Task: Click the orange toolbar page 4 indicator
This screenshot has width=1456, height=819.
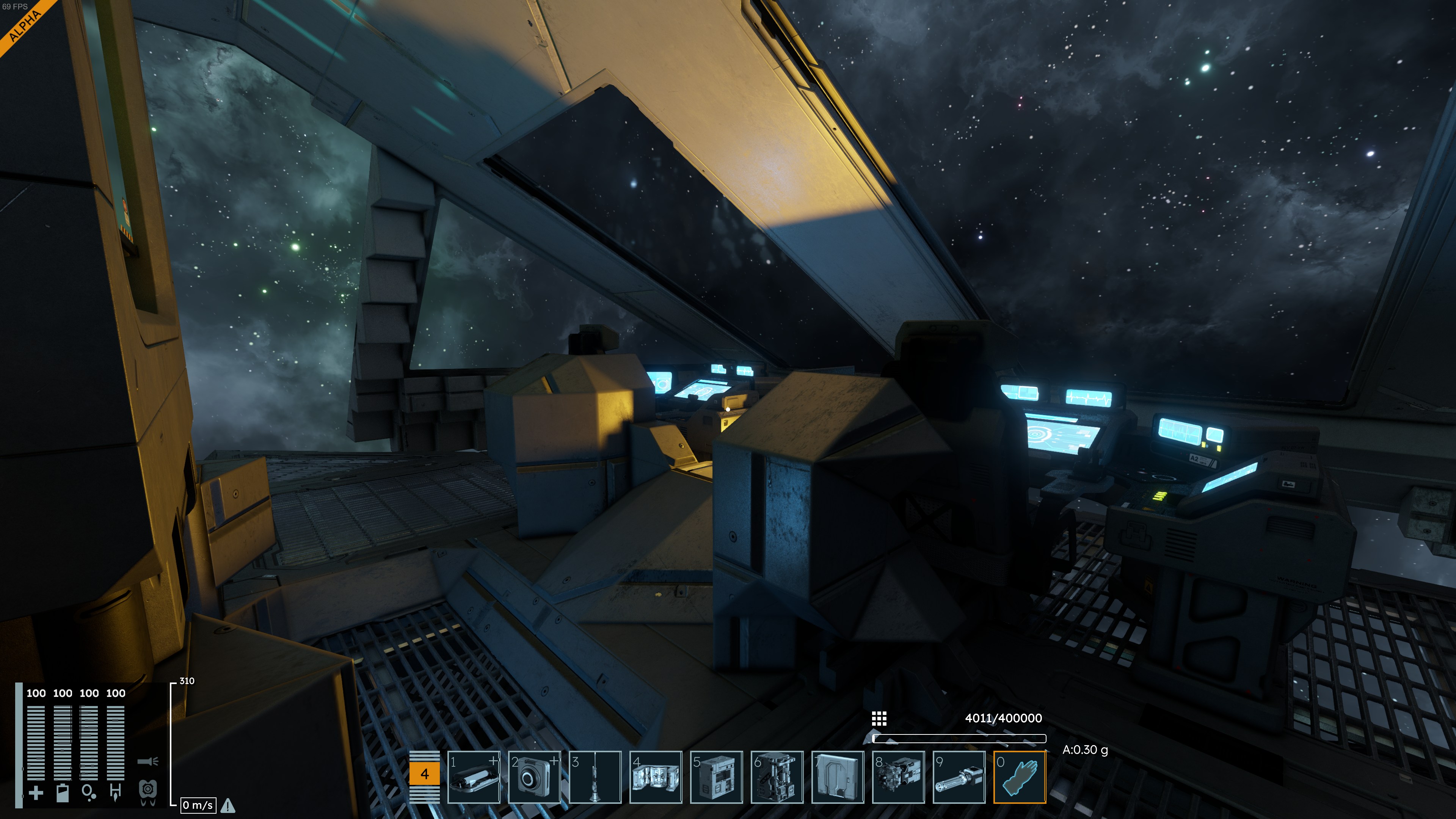Action: tap(425, 774)
